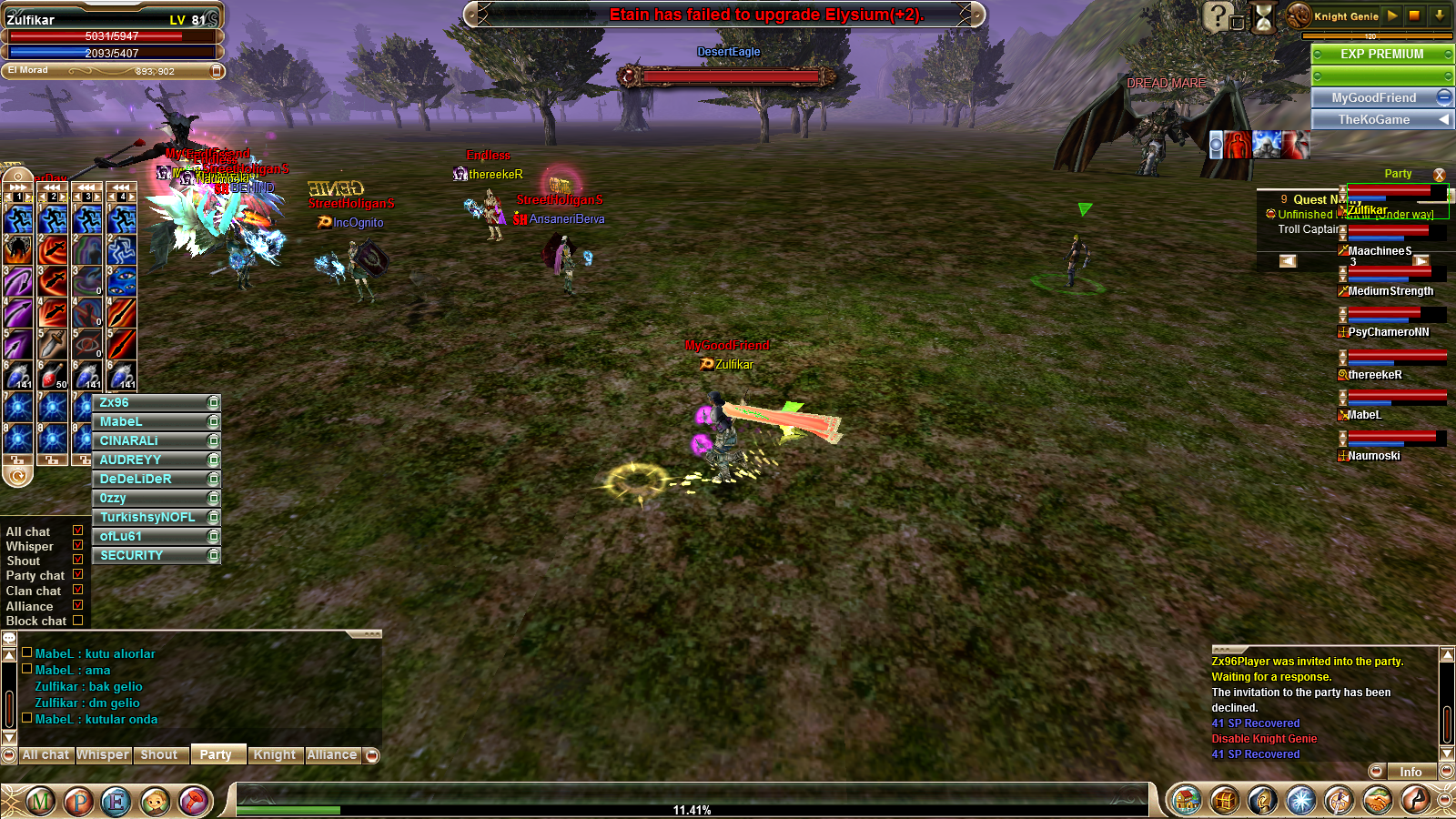Switch to the Whisper chat tab
This screenshot has width=1456, height=819.
pyautogui.click(x=102, y=754)
